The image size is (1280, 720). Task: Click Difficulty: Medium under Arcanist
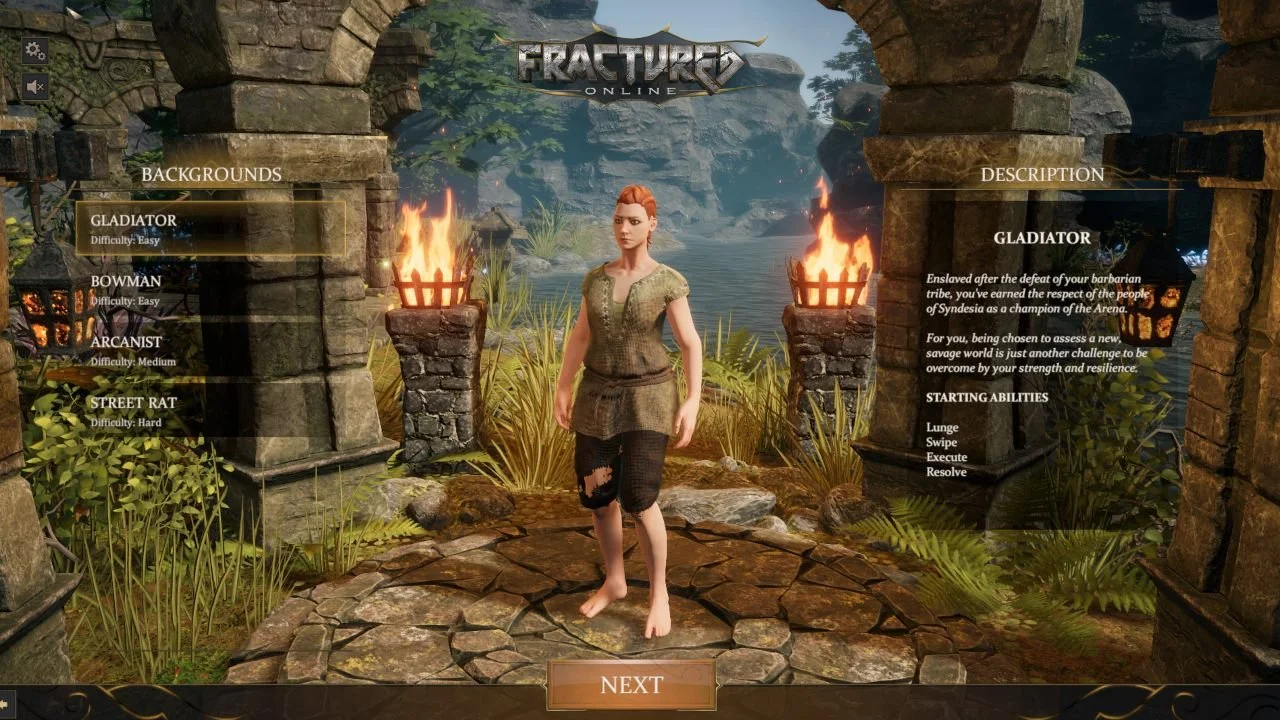136,361
